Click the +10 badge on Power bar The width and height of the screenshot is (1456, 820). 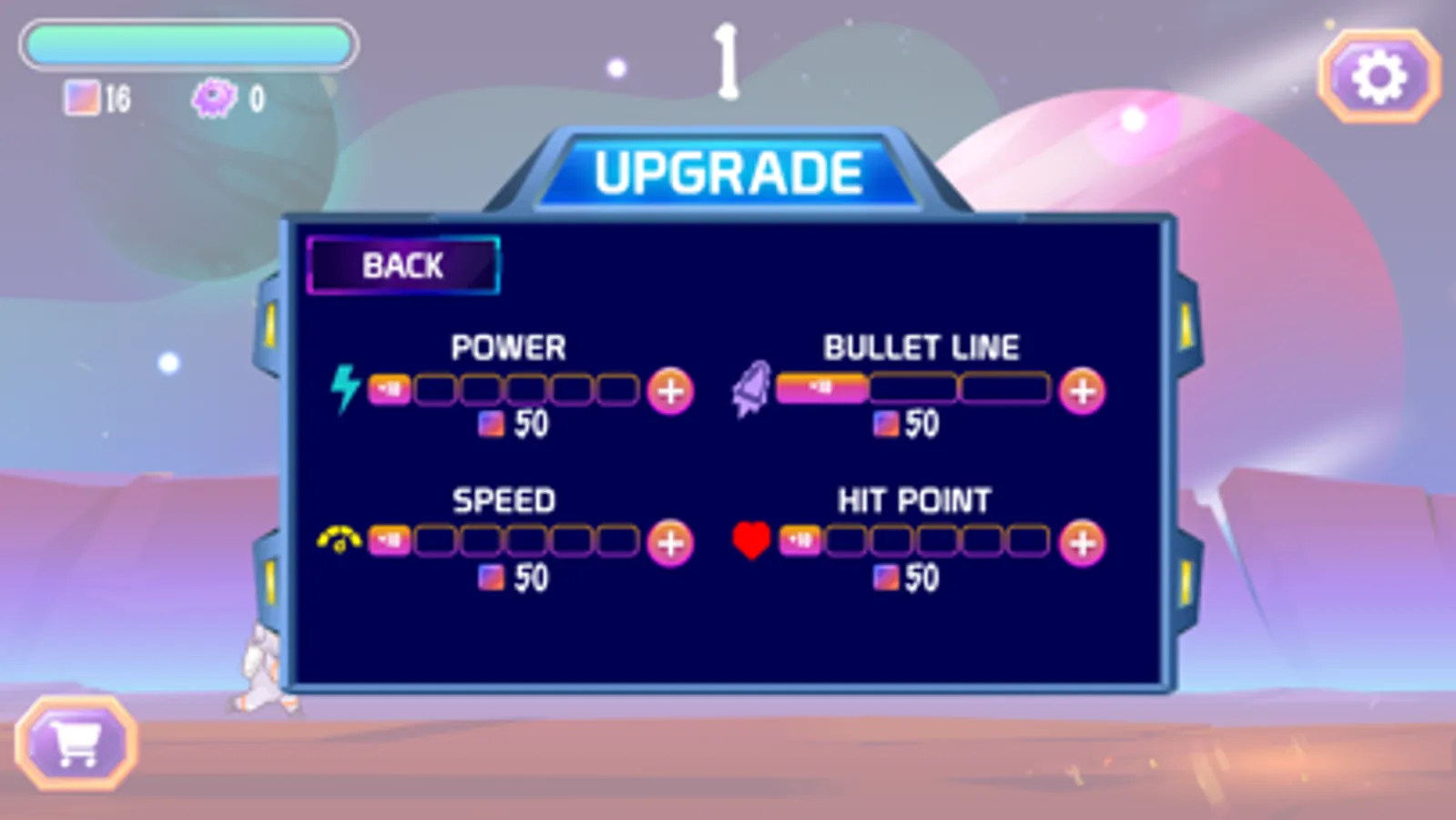tap(390, 390)
